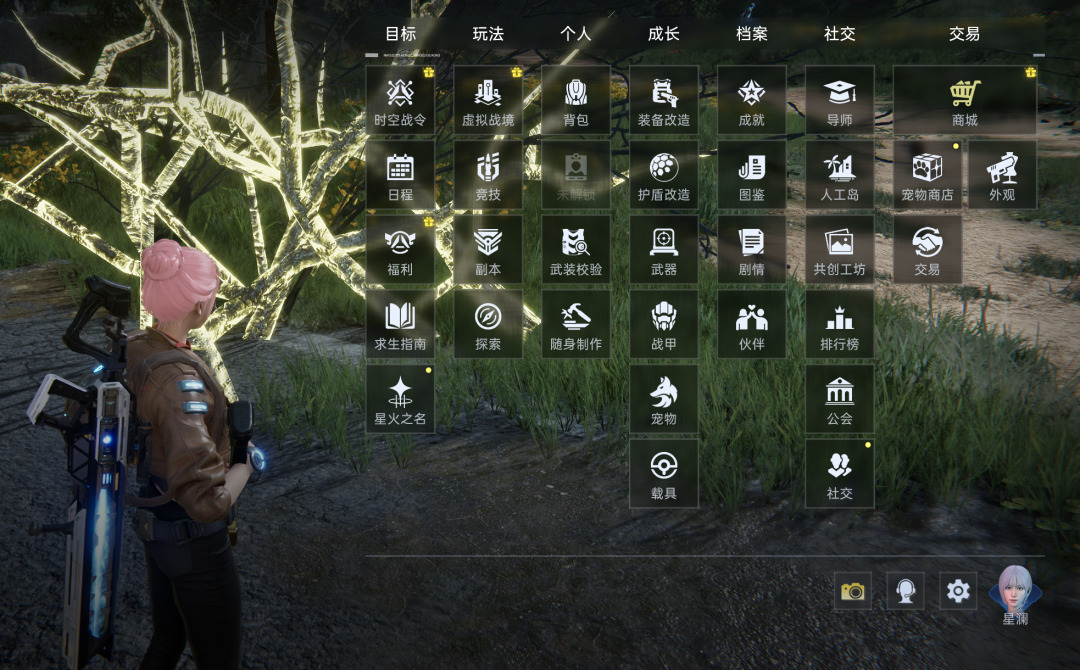This screenshot has height=670, width=1080.
Task: View the 日程 schedule
Action: point(400,175)
